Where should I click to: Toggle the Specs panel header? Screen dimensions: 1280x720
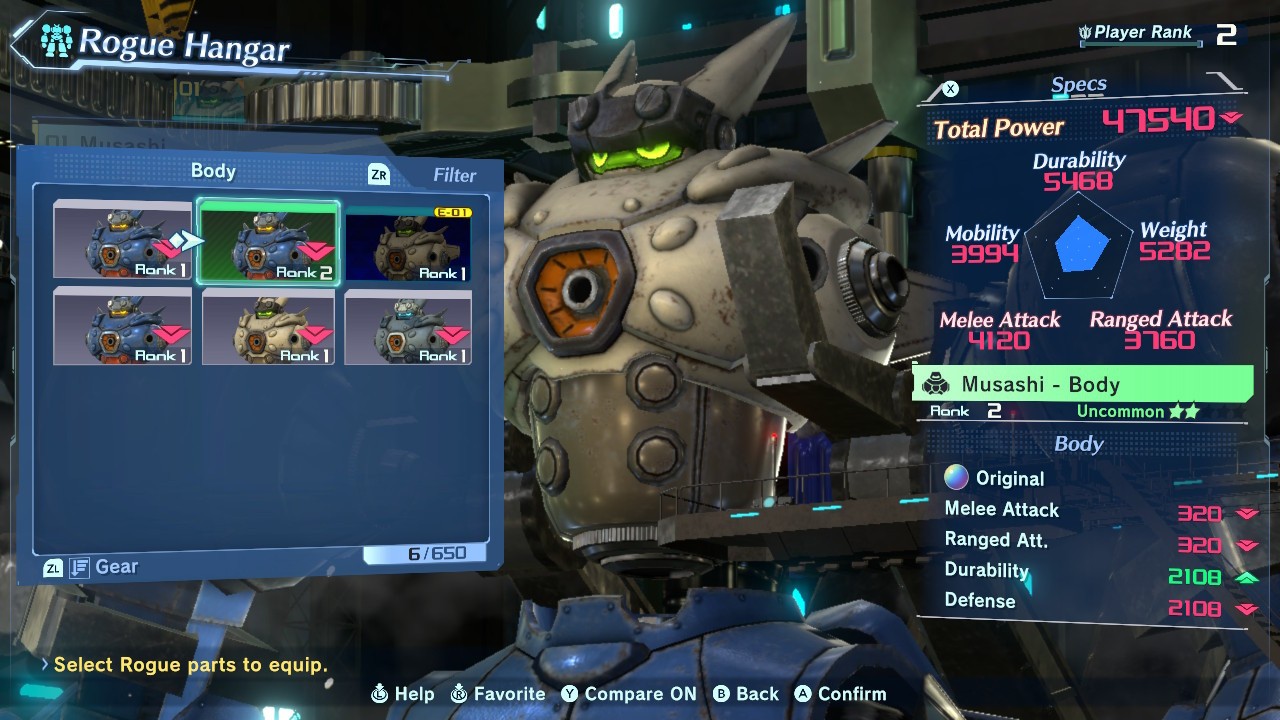pyautogui.click(x=1078, y=87)
